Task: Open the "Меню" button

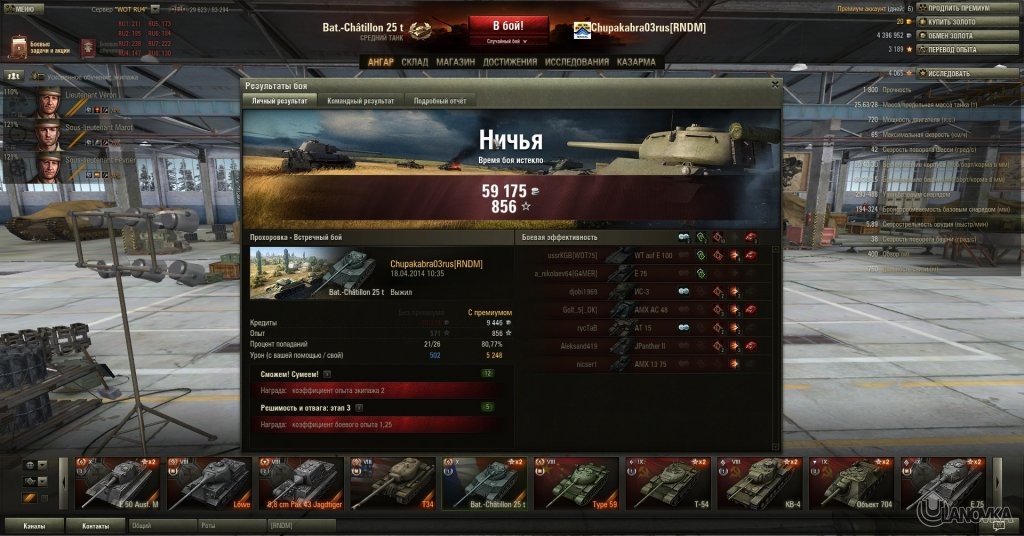Action: click(23, 8)
